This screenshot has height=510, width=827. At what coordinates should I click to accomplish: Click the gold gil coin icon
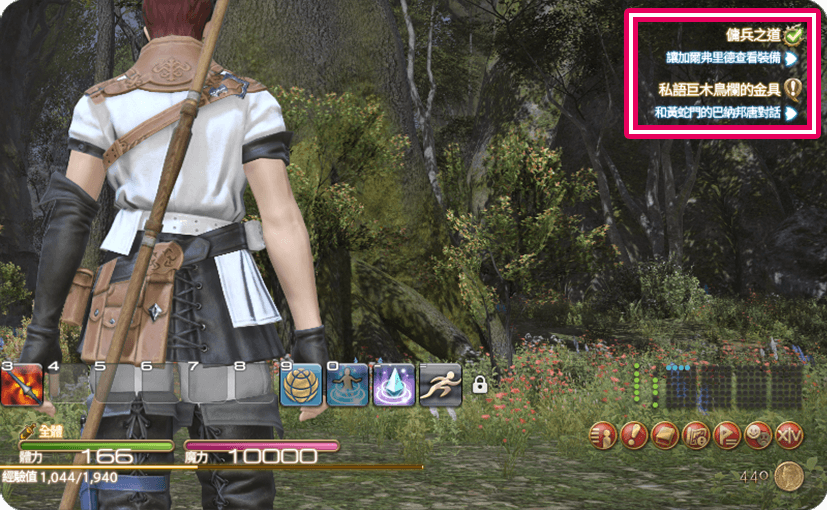[788, 477]
